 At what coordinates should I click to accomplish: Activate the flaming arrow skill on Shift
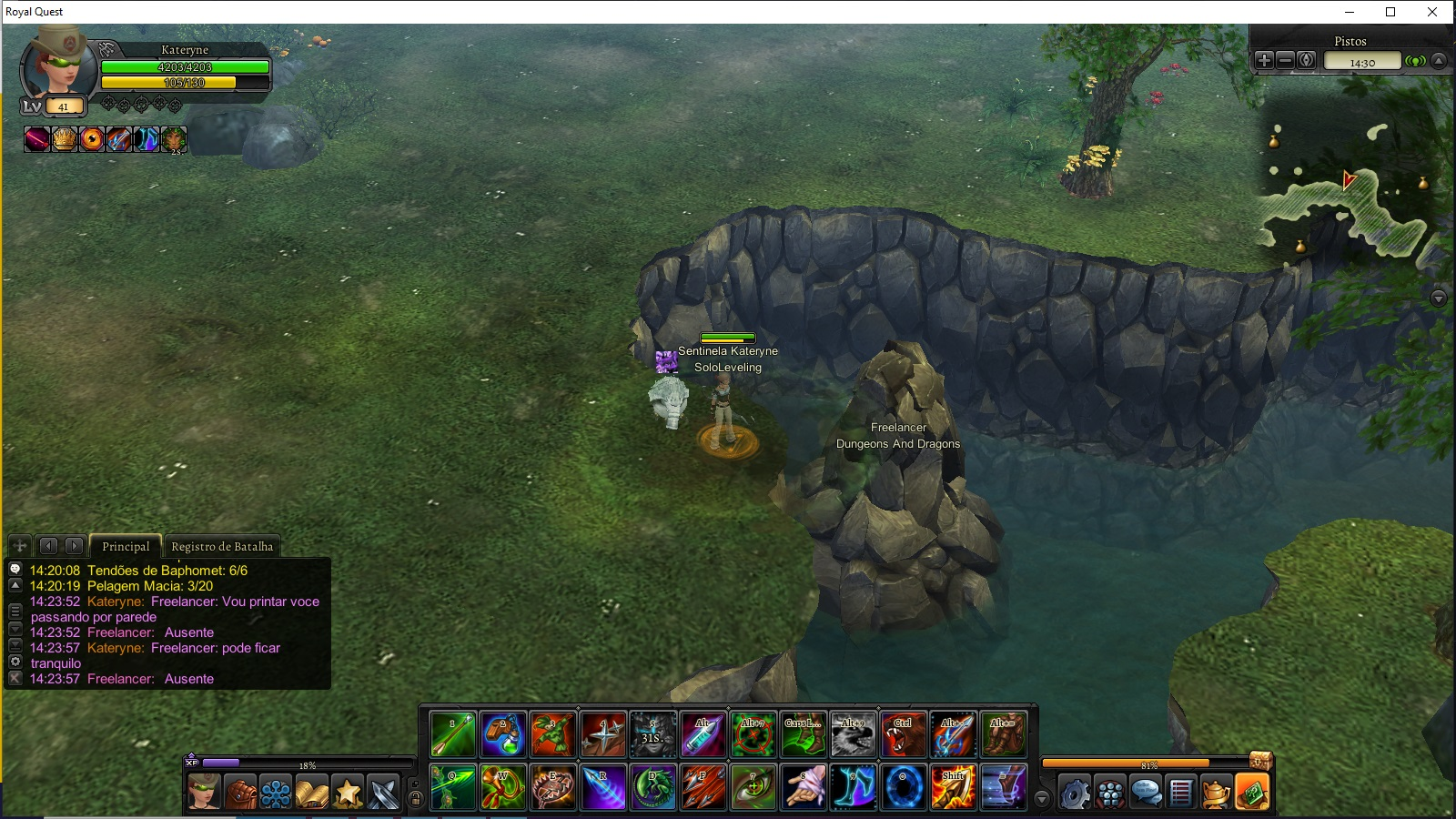[953, 787]
